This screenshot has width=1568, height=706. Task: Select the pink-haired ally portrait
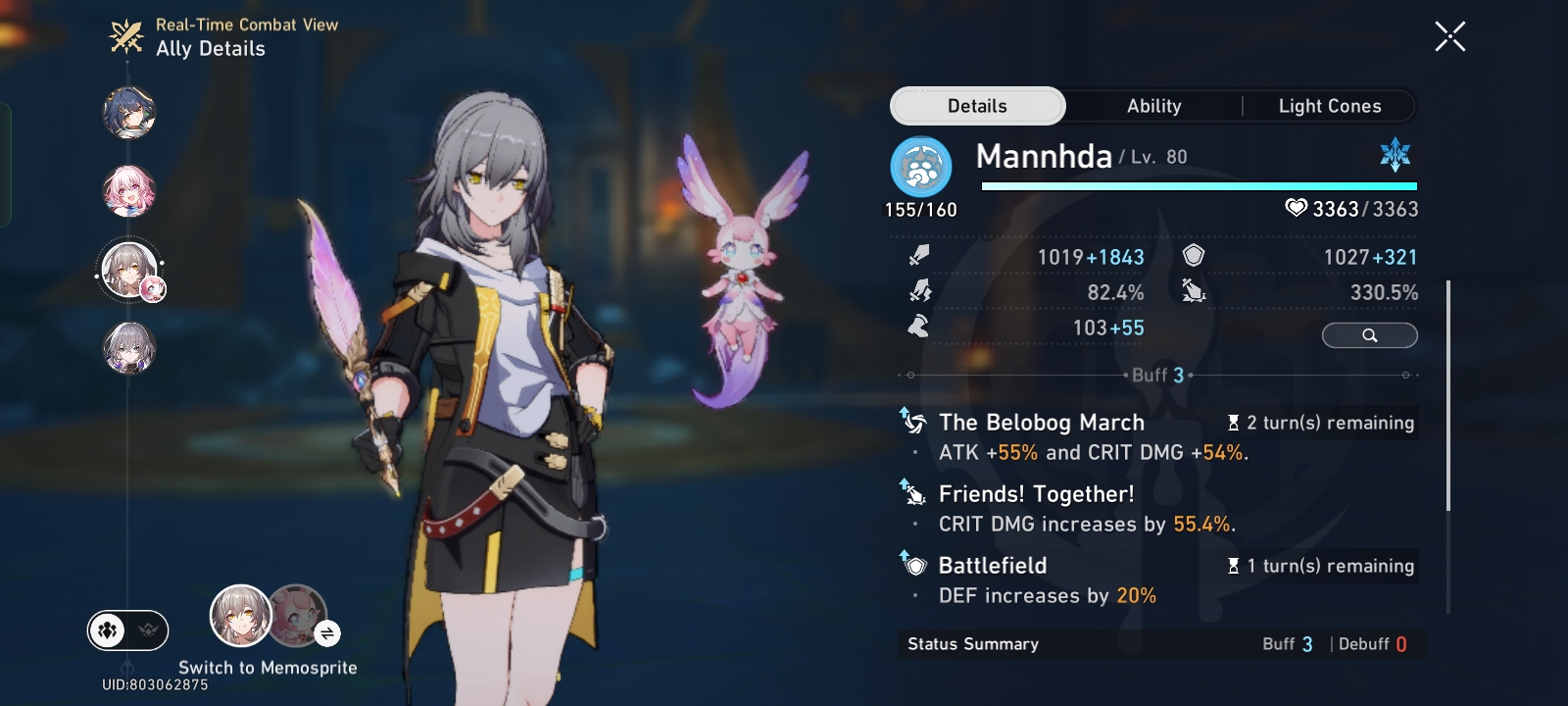click(x=130, y=192)
